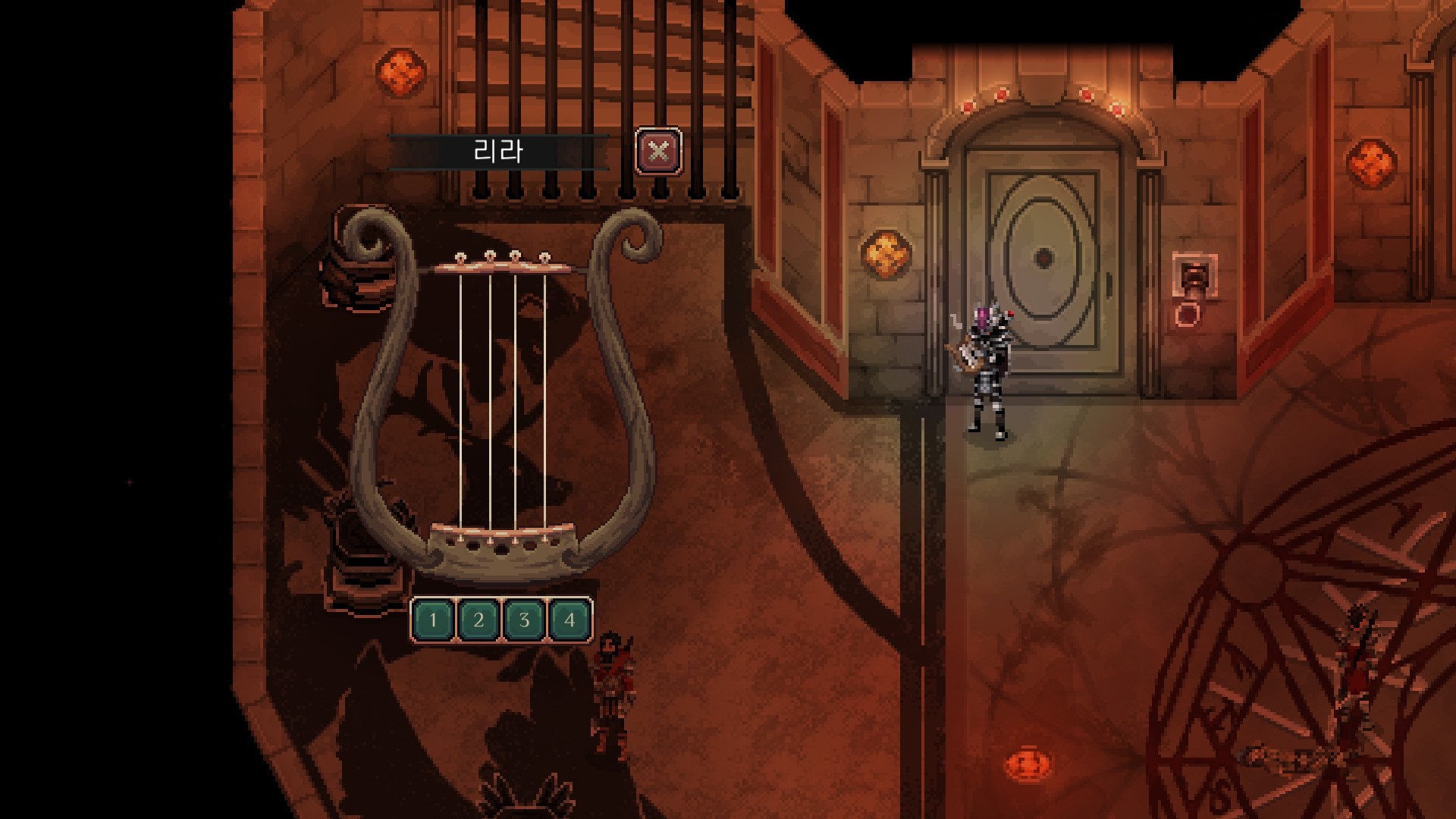Viewport: 1456px width, 819px height.
Task: Play string button number 4
Action: coord(570,620)
